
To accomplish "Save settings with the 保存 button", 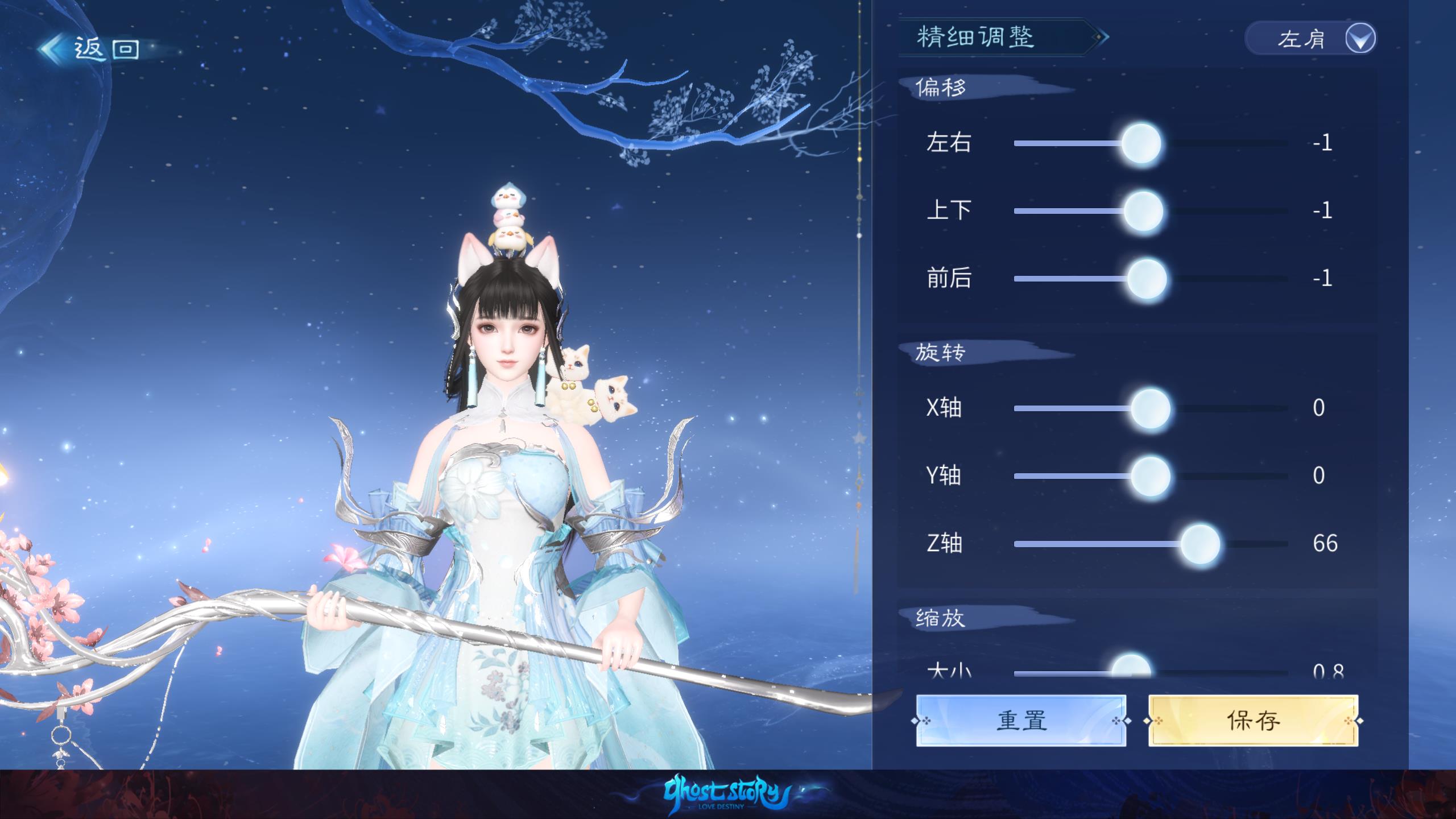I will pos(1253,721).
